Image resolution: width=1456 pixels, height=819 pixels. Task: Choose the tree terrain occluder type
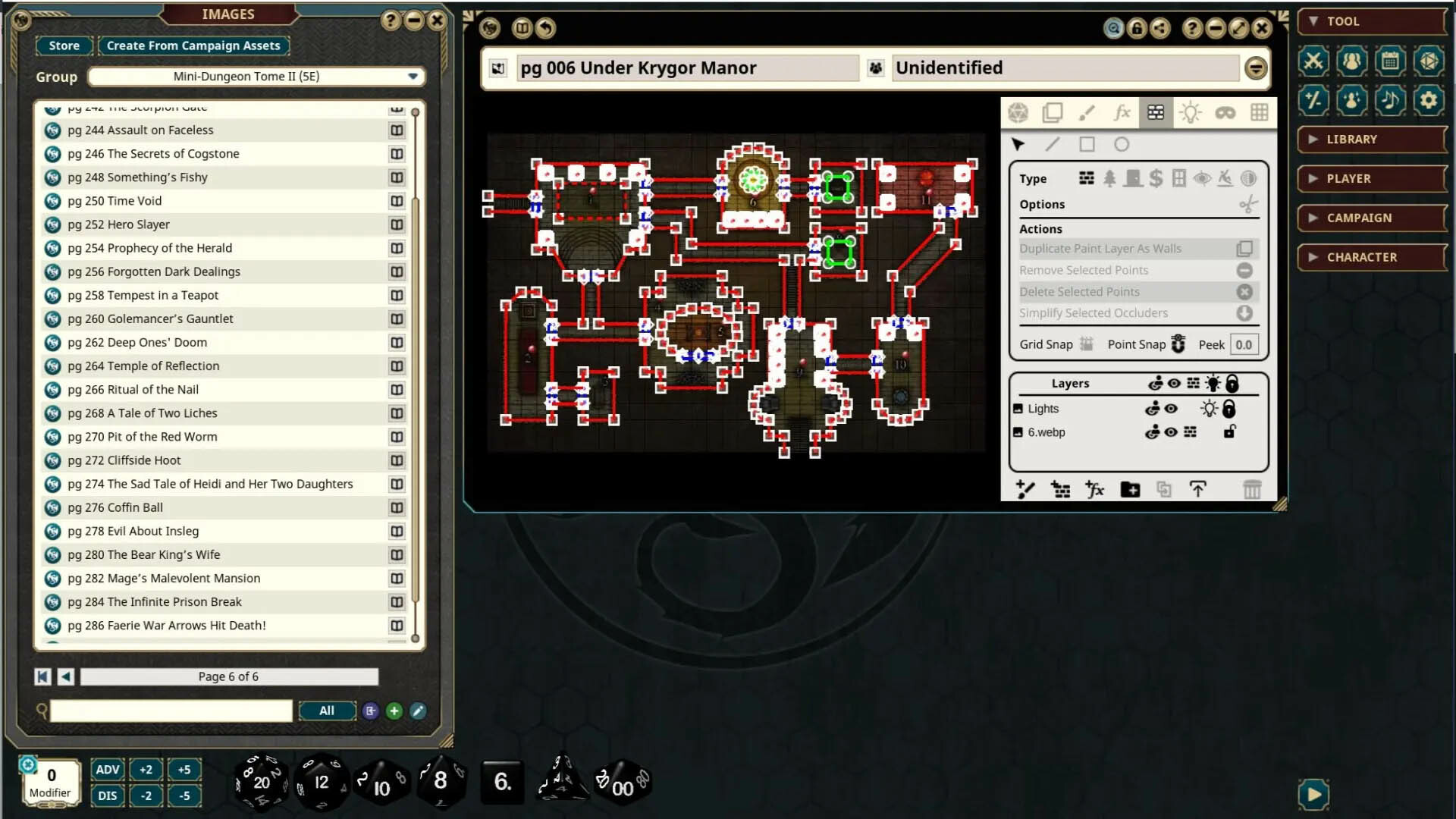(1109, 180)
